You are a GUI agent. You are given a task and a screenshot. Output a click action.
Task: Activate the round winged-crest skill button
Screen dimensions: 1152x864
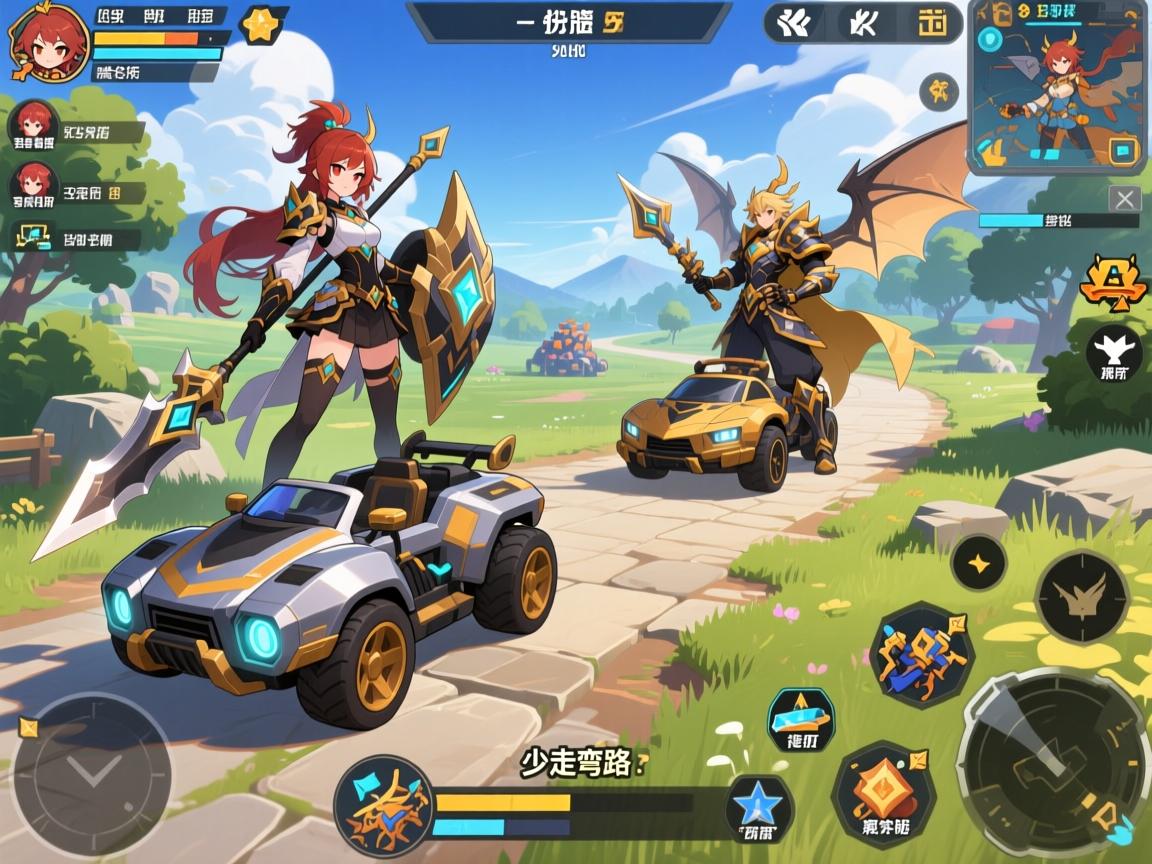pos(1081,596)
